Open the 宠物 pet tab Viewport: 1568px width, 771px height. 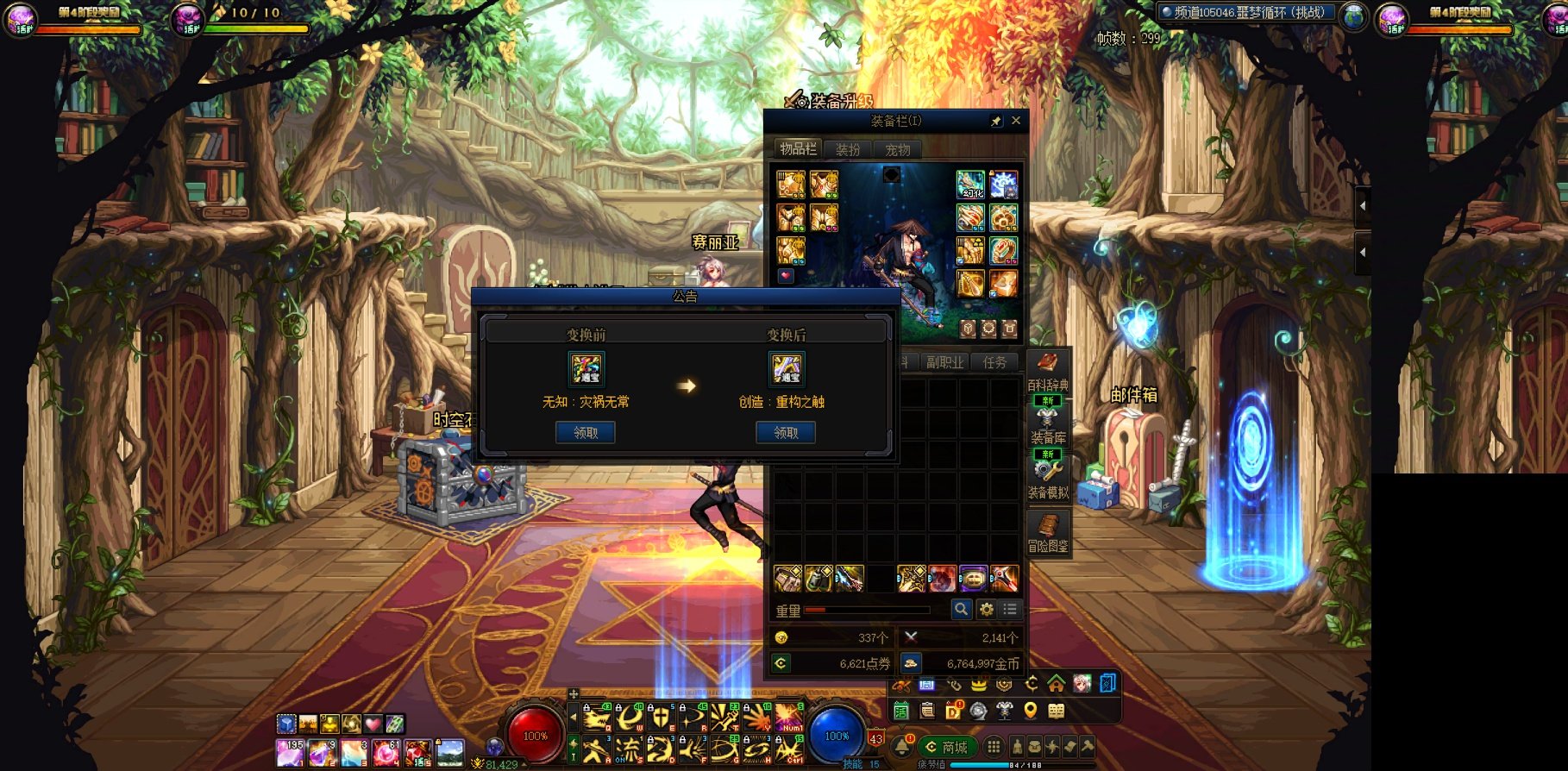(897, 149)
